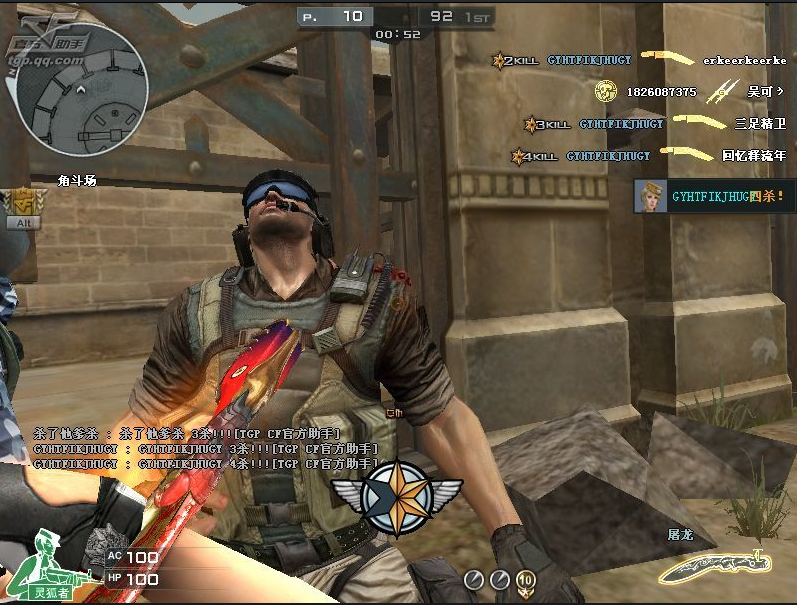Click the winged star emblem
The width and height of the screenshot is (797, 605).
coord(397,490)
